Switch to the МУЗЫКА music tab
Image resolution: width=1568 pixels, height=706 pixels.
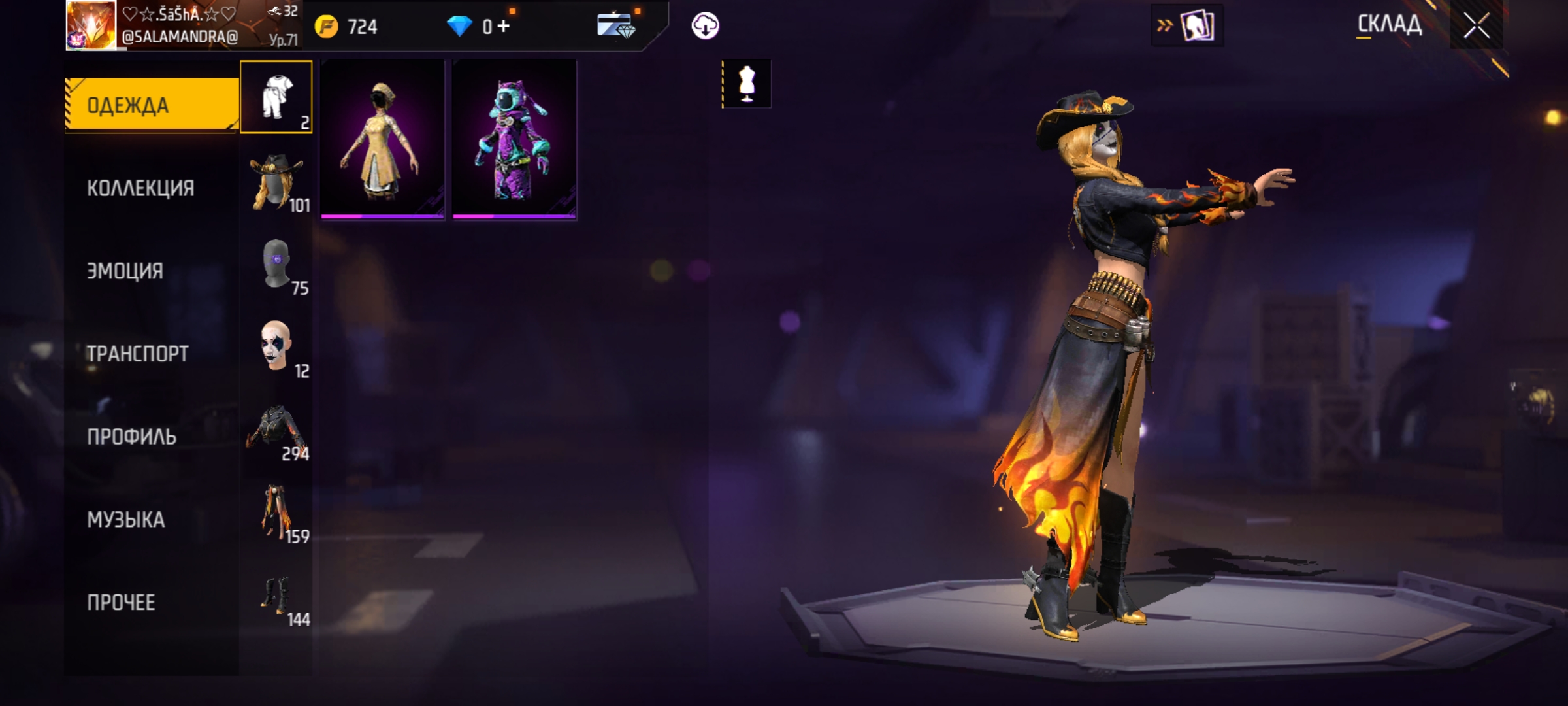[x=126, y=519]
